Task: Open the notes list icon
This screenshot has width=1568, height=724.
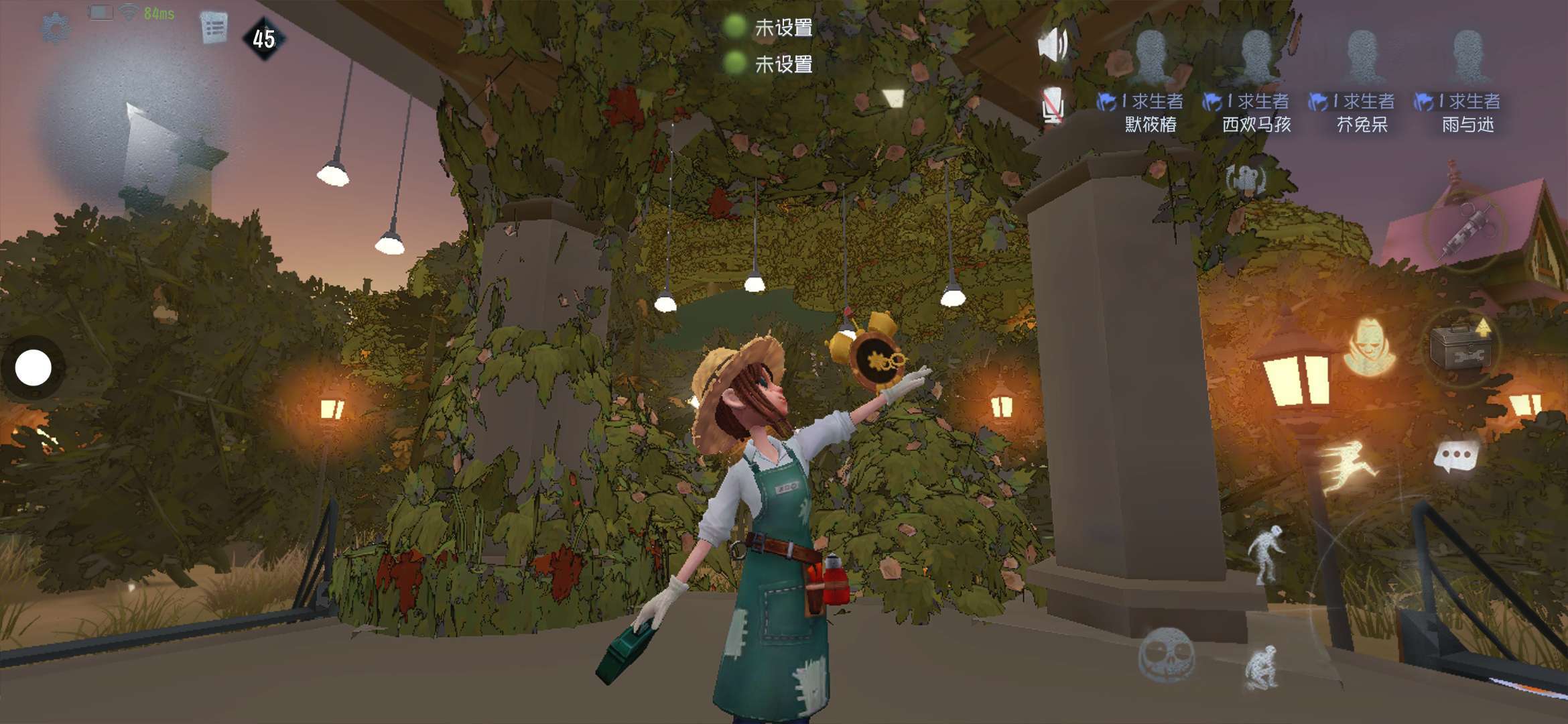Action: pyautogui.click(x=214, y=27)
